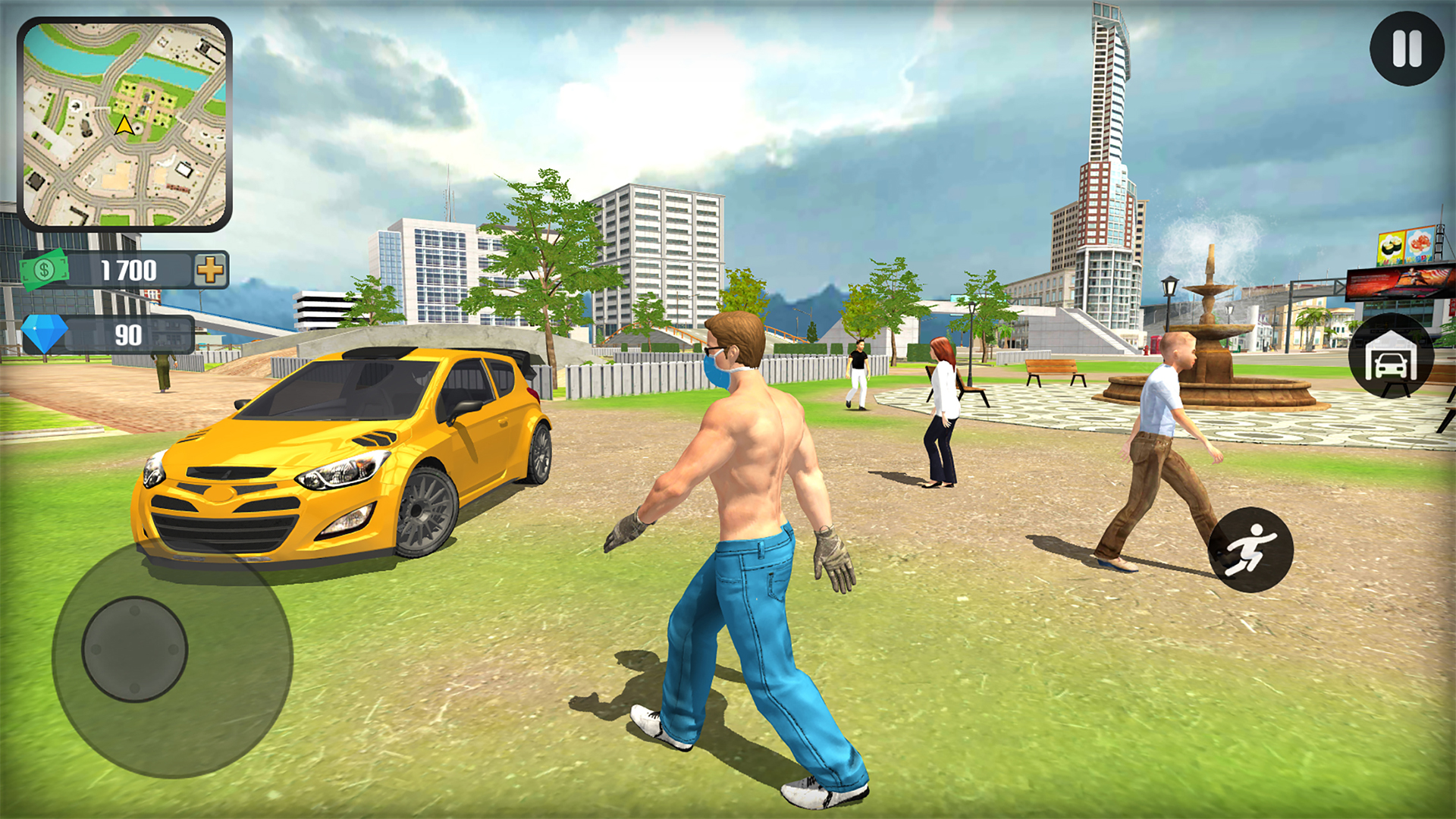Viewport: 1456px width, 819px height.
Task: Tap the blue diamond gems icon
Action: [43, 332]
